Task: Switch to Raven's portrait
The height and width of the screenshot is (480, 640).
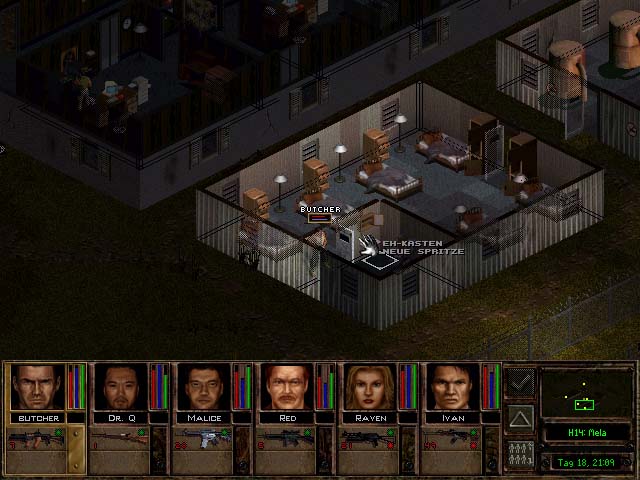Action: 370,387
